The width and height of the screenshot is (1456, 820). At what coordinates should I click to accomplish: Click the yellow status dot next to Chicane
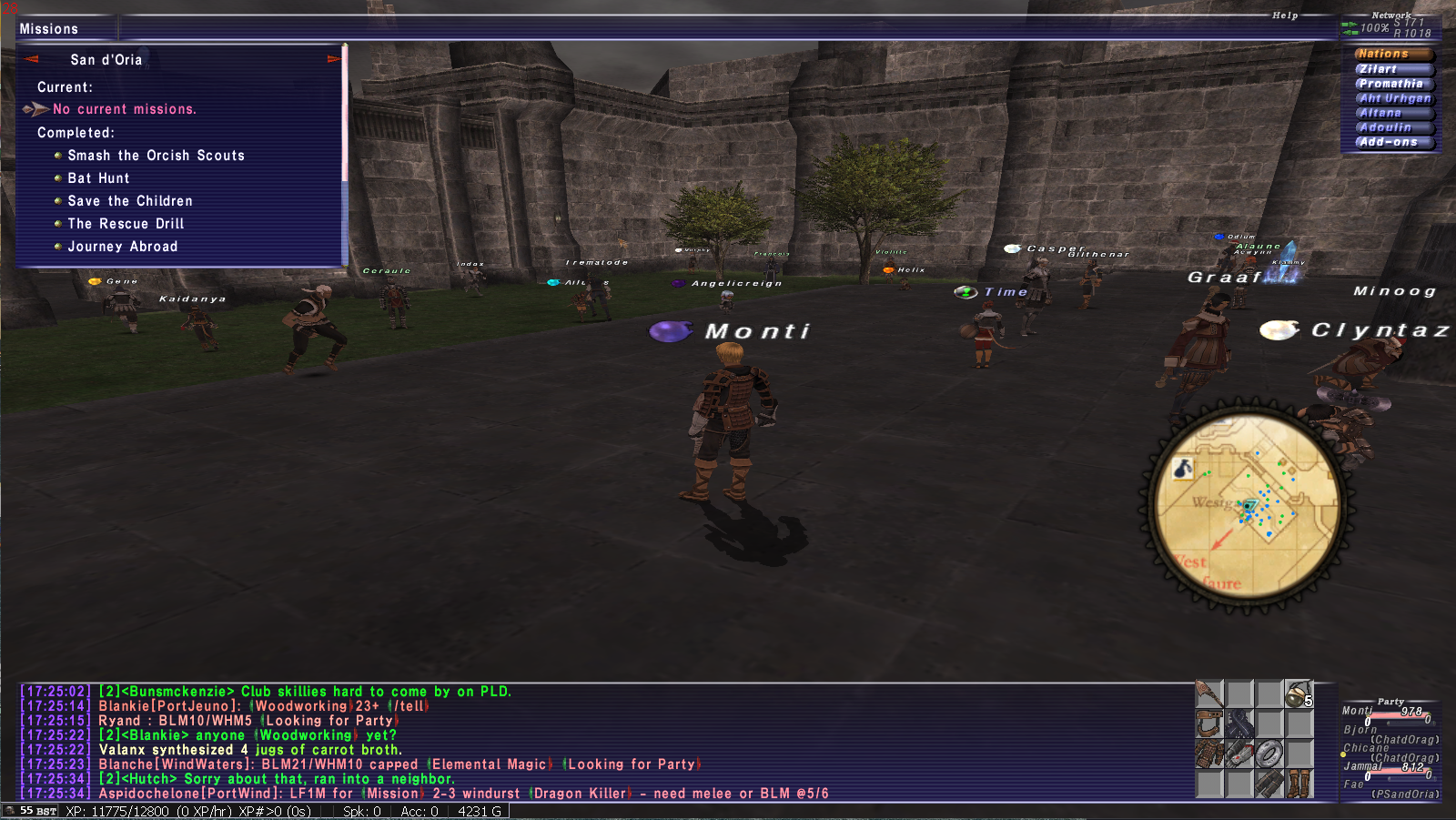click(x=1343, y=754)
